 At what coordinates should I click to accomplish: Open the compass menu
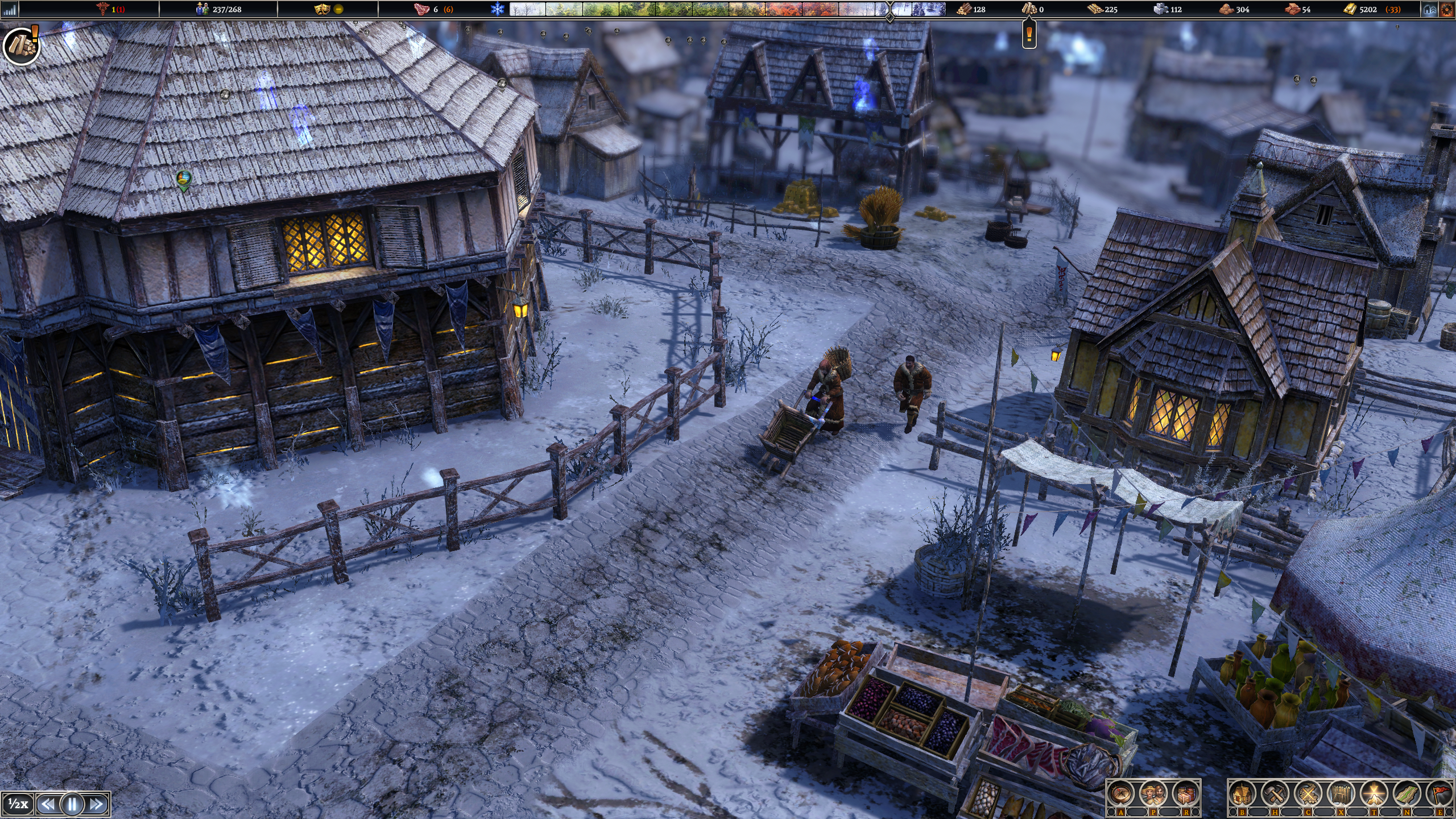pos(1121,793)
